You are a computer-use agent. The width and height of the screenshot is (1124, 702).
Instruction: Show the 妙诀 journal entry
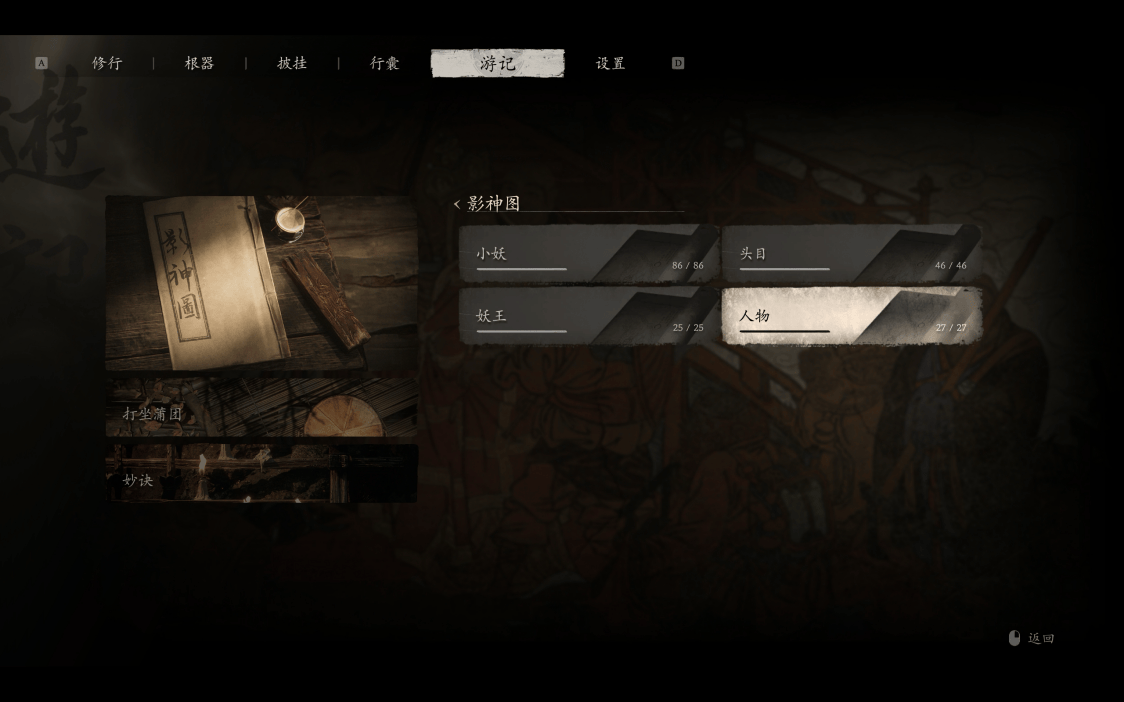(261, 474)
